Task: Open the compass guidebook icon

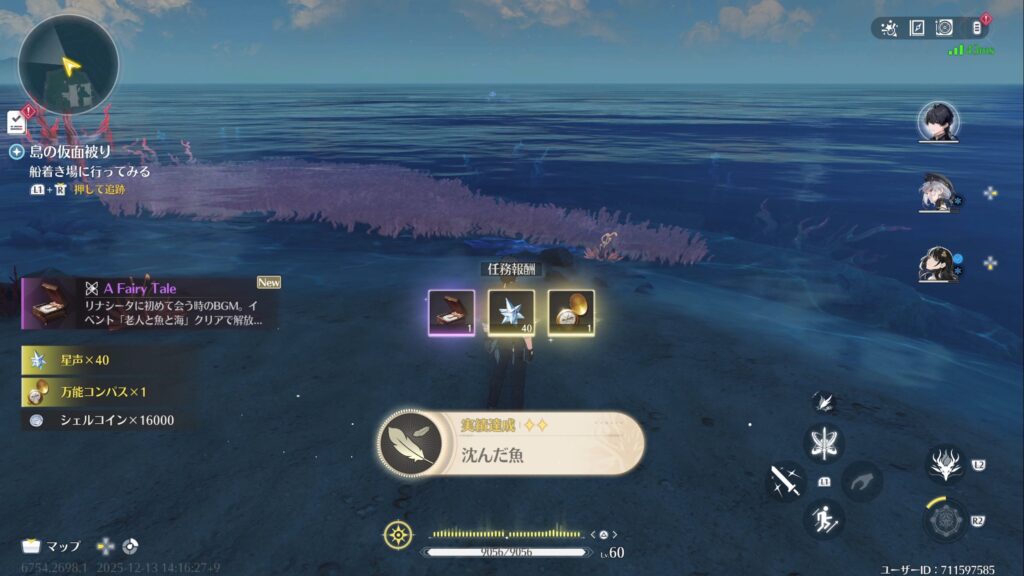Action: 916,28
